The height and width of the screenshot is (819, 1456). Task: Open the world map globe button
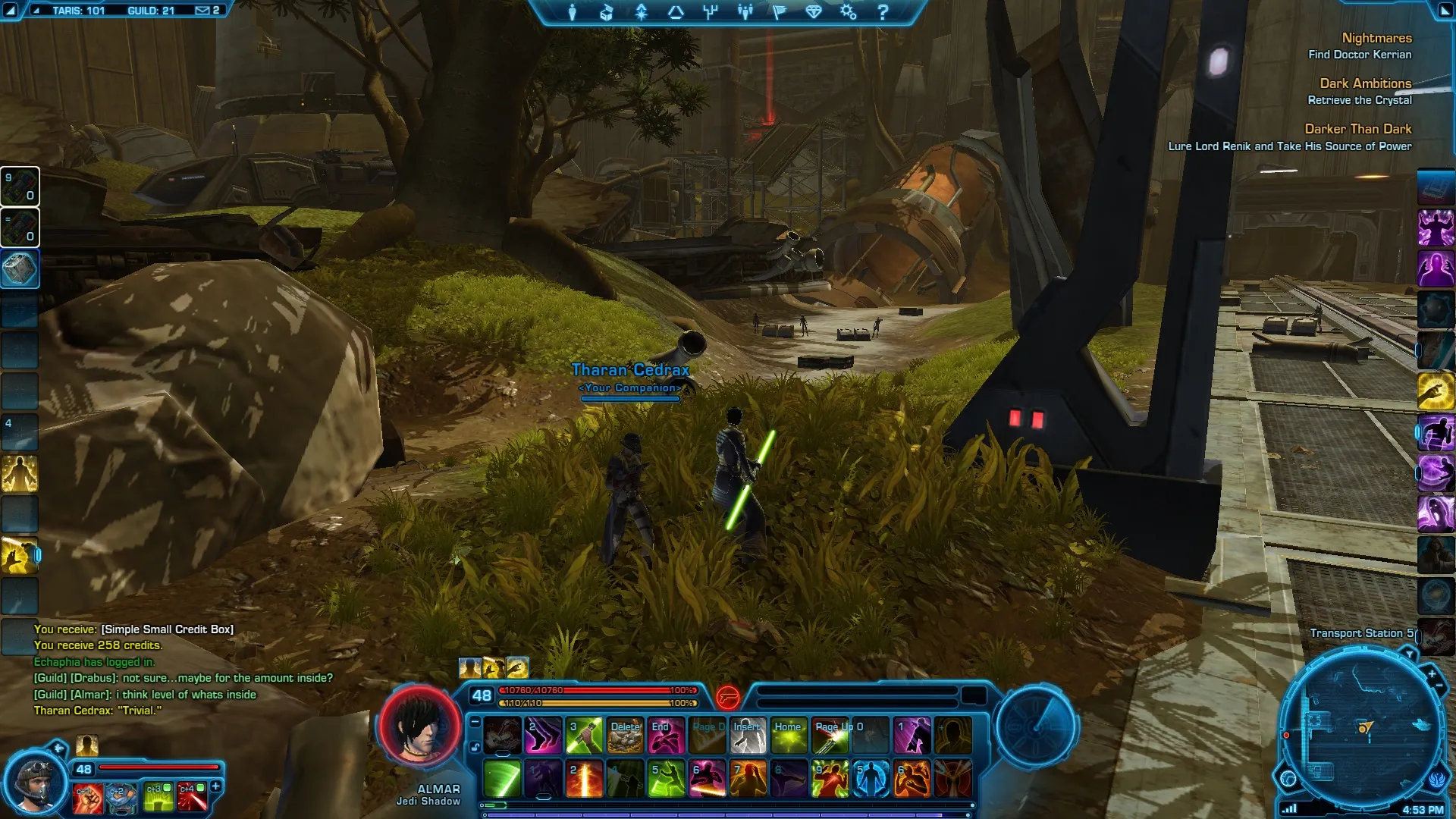(x=1288, y=778)
